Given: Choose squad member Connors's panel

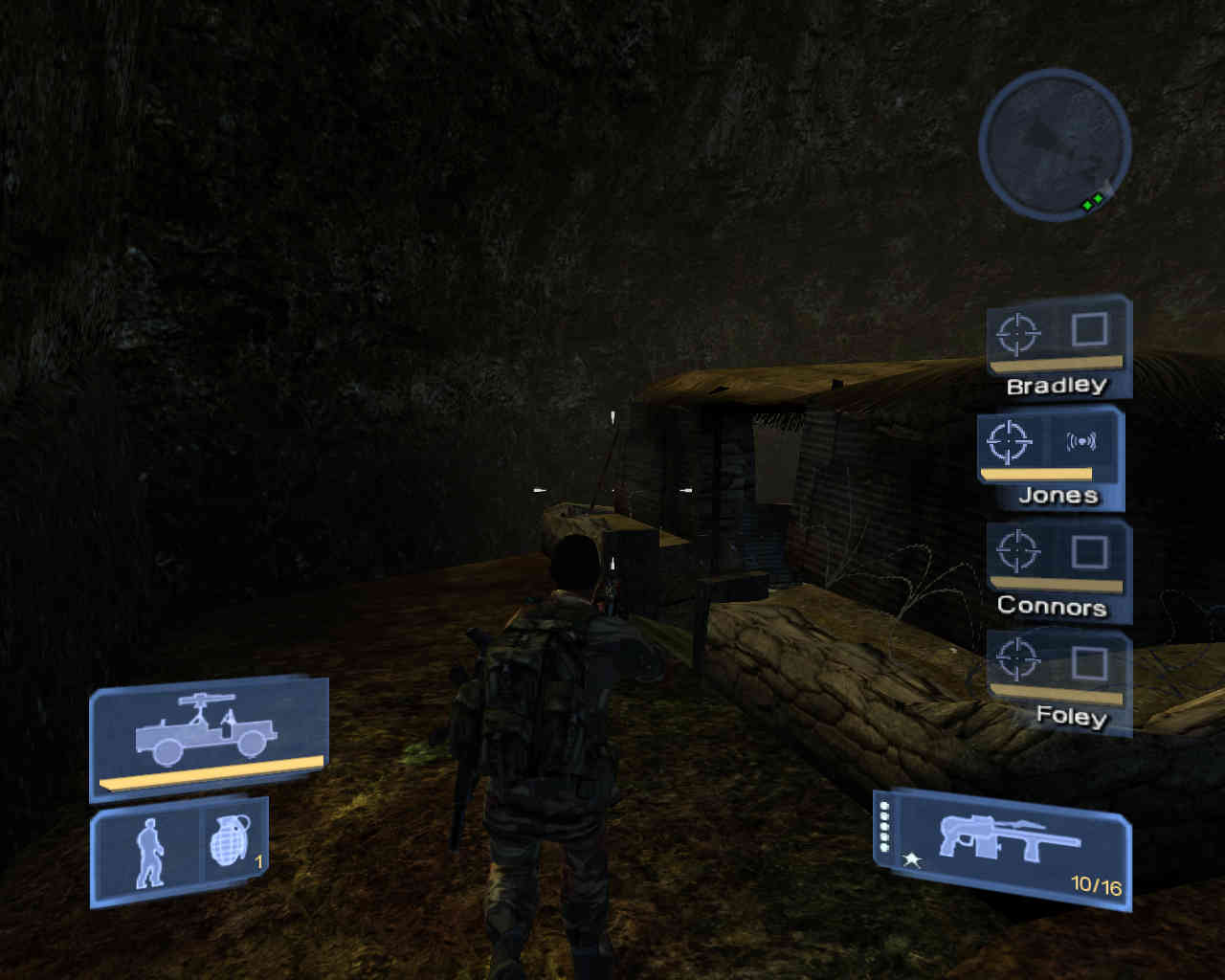Looking at the screenshot, I should 1058,570.
